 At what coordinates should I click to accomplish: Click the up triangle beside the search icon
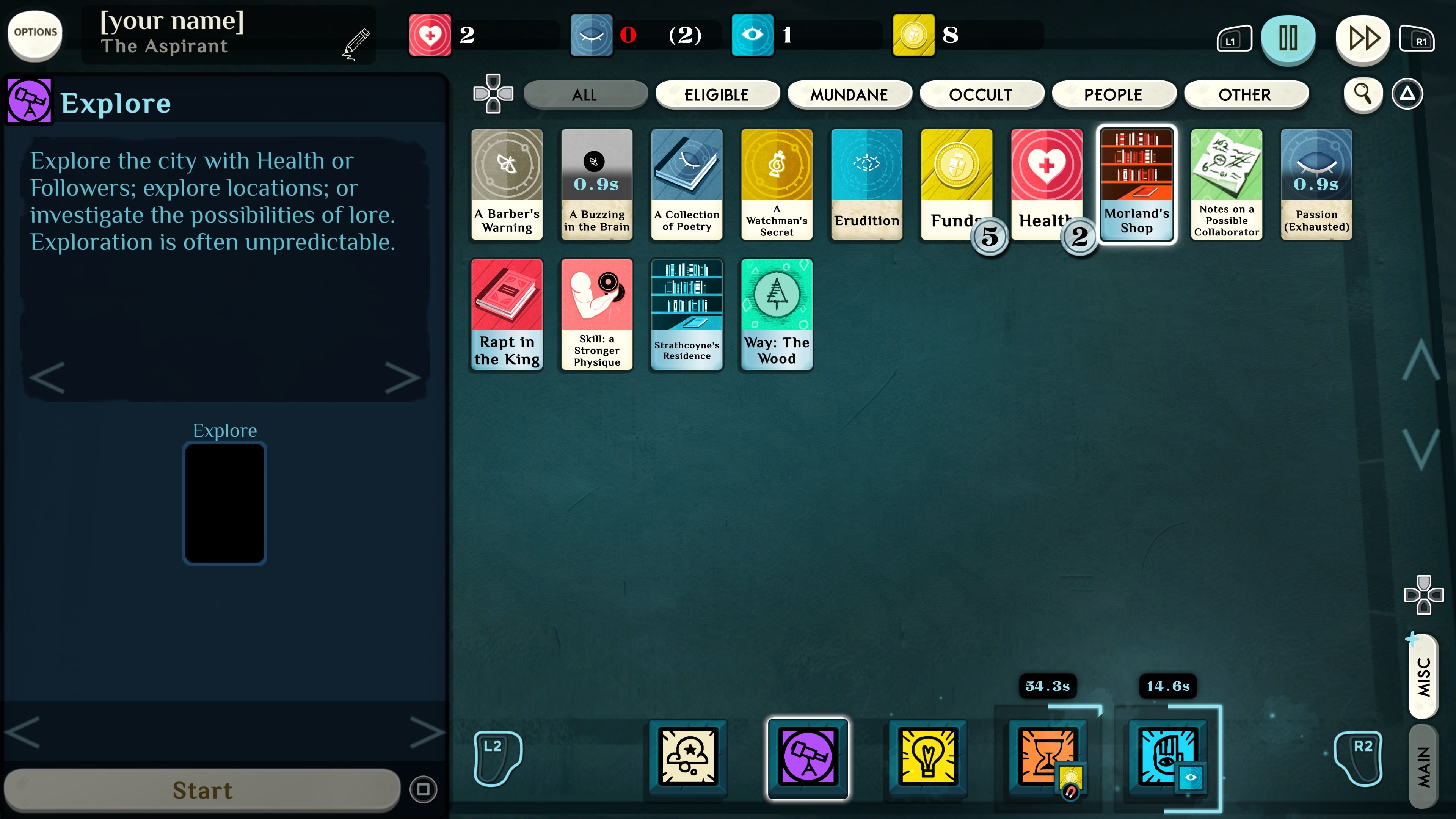[x=1407, y=94]
